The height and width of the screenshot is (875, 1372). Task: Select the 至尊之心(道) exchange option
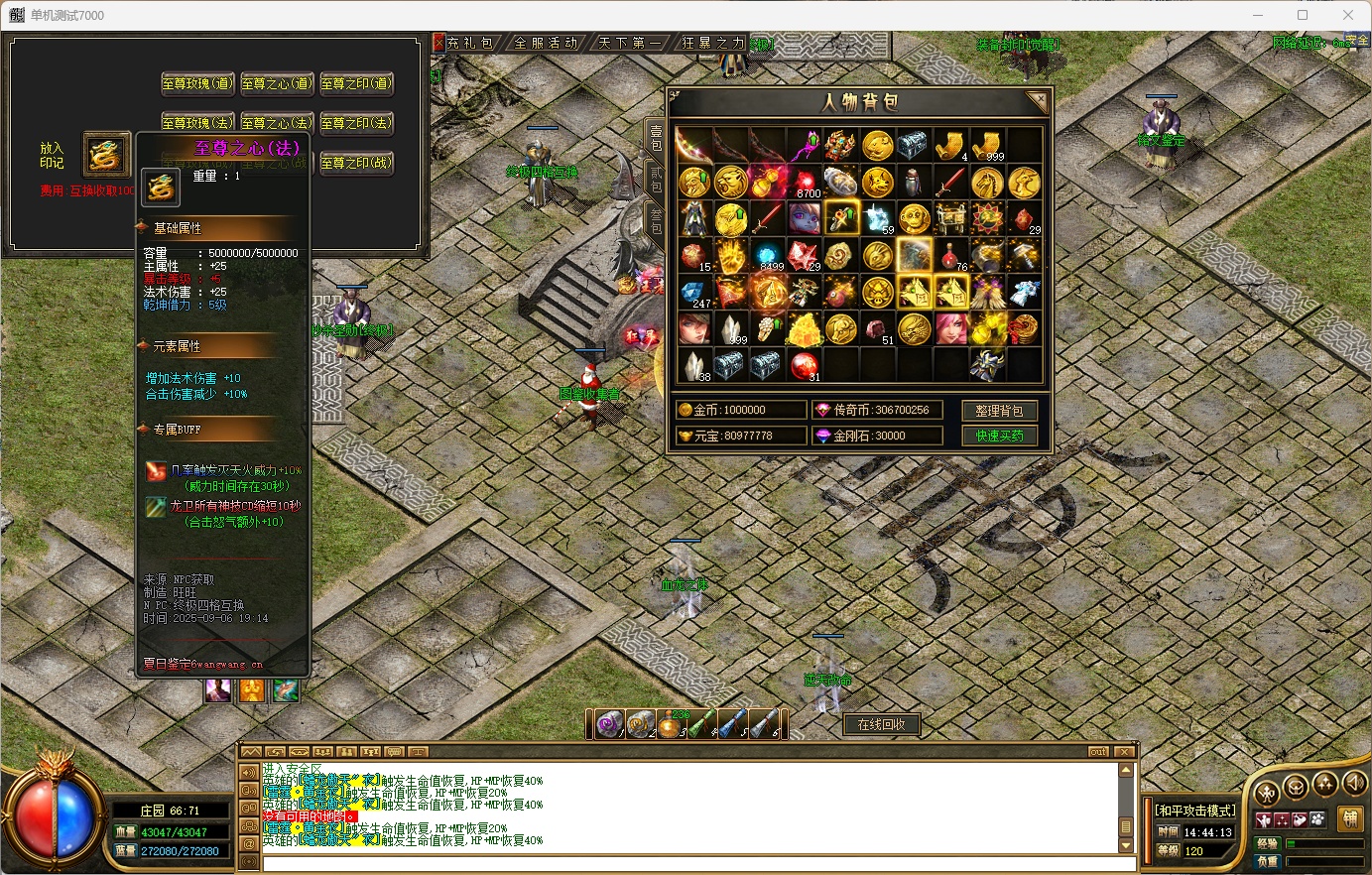277,83
